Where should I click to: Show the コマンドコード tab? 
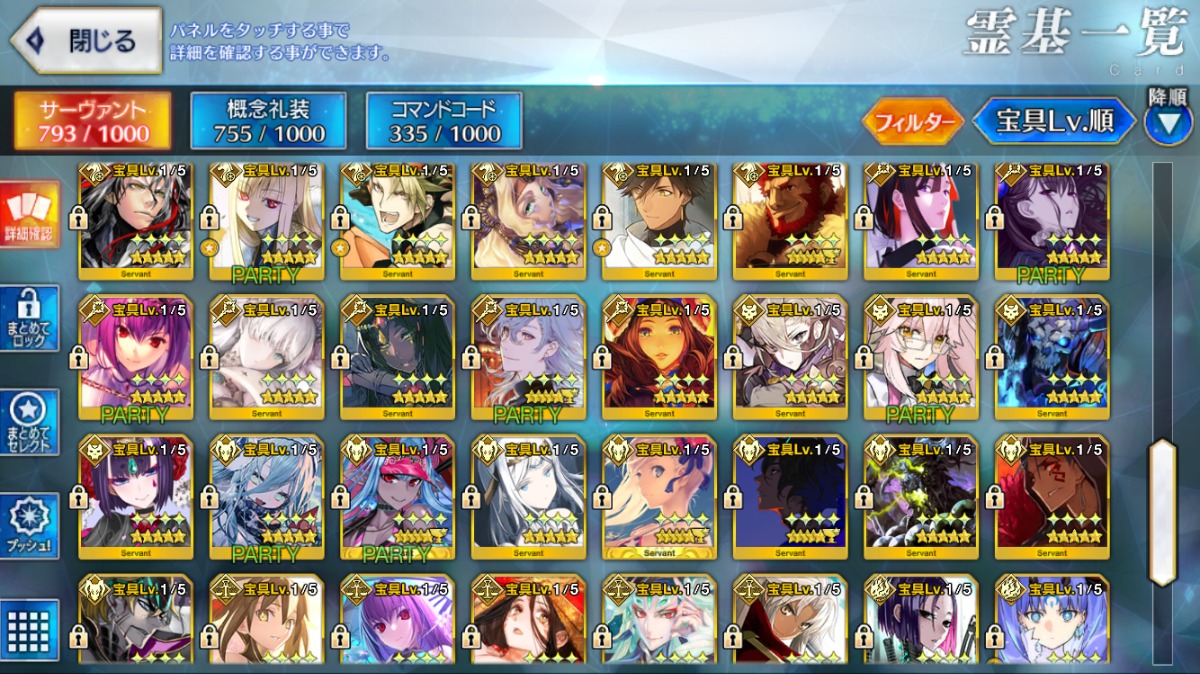[x=444, y=121]
